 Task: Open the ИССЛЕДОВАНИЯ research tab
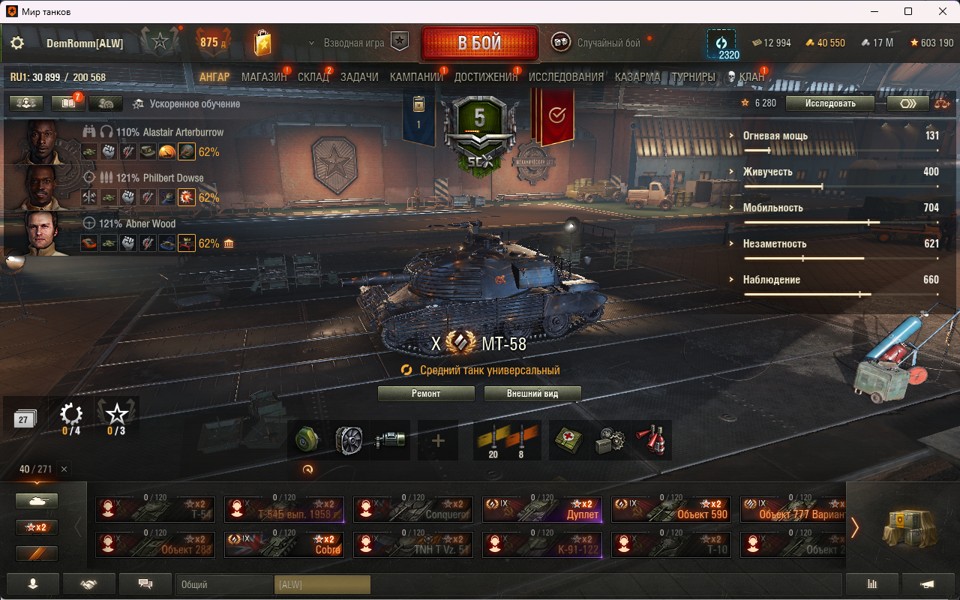566,77
